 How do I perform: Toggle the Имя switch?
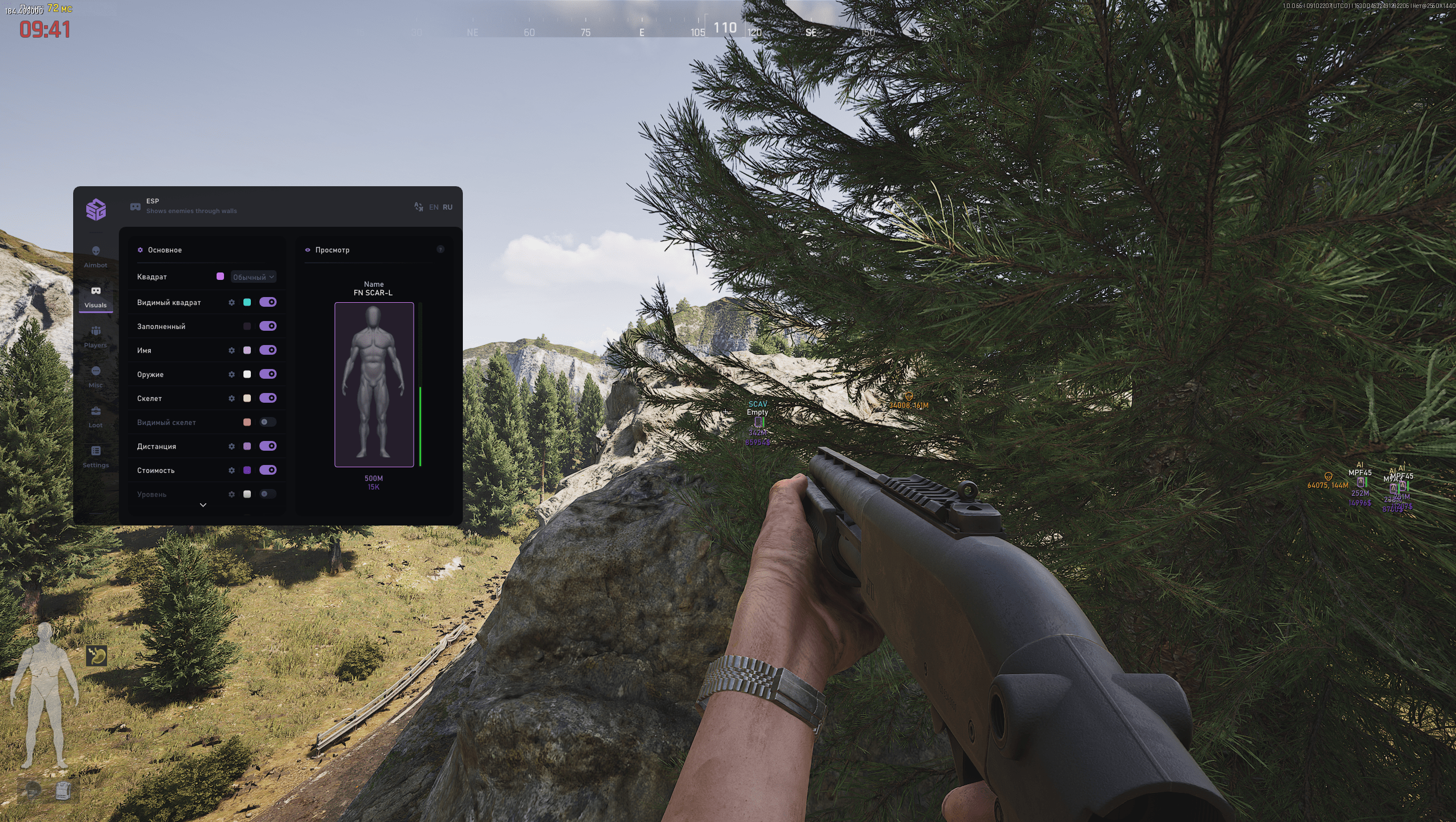(267, 350)
